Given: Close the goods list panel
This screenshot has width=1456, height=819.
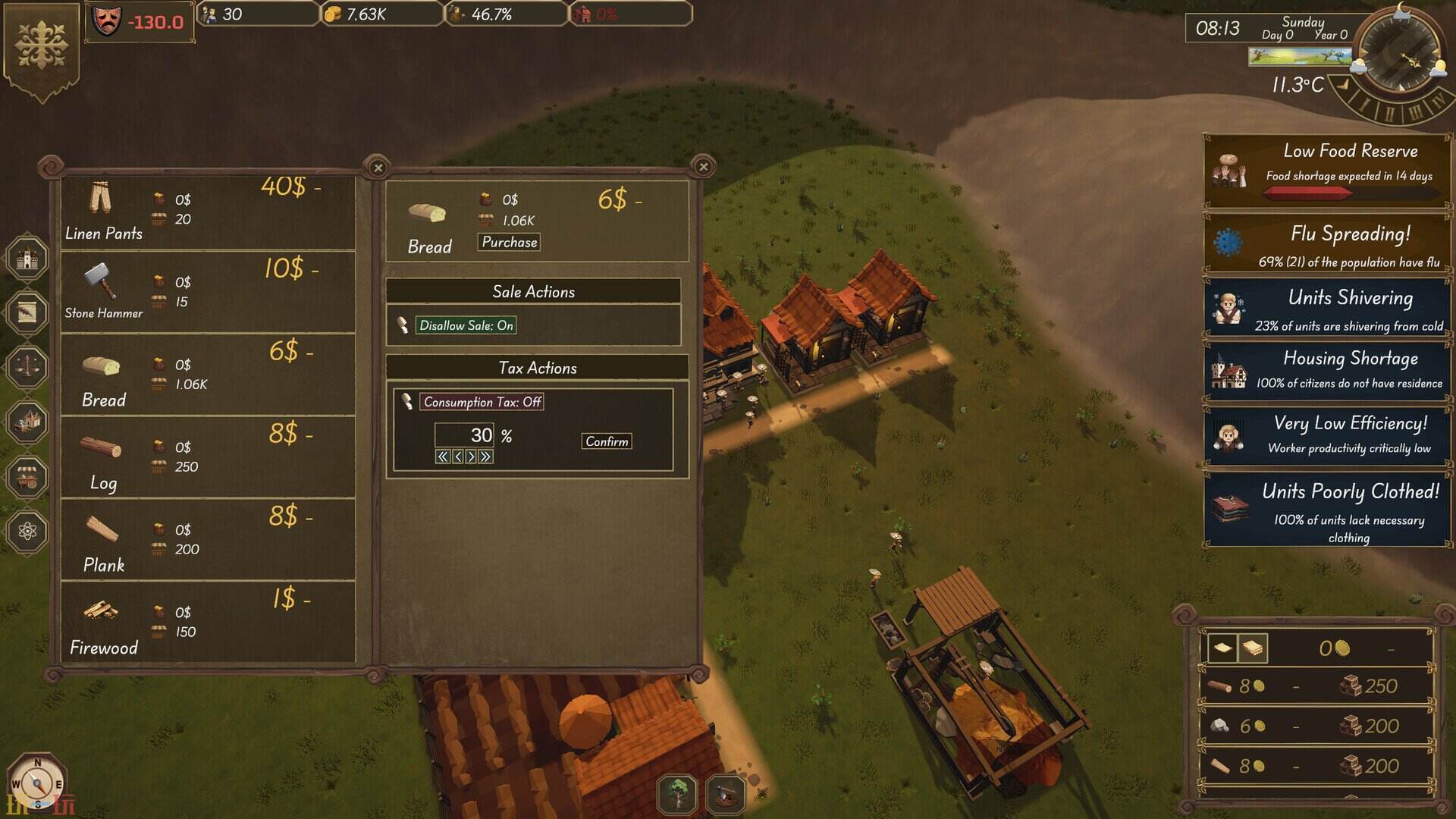Looking at the screenshot, I should [x=378, y=168].
